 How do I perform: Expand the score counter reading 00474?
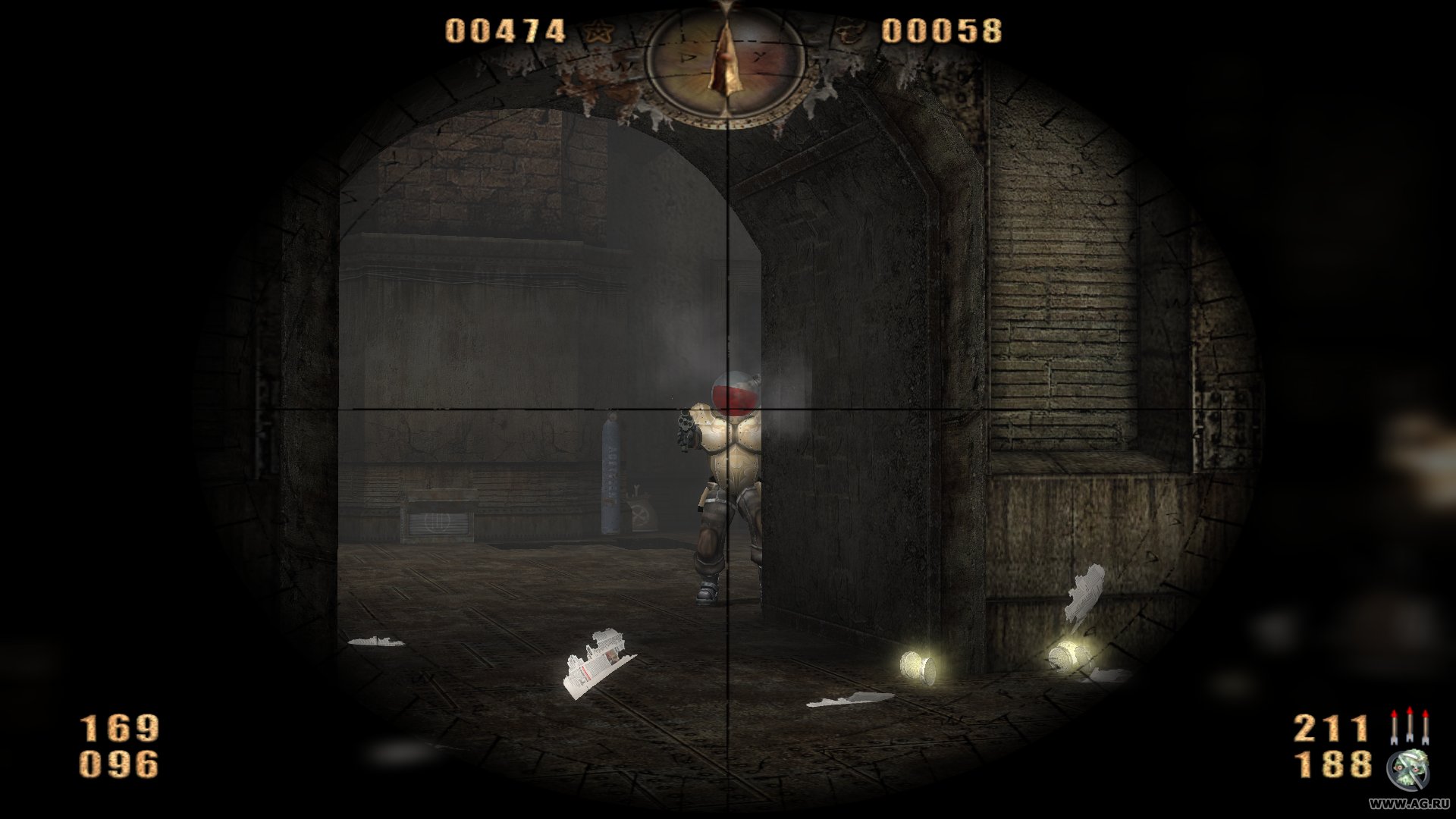click(503, 30)
